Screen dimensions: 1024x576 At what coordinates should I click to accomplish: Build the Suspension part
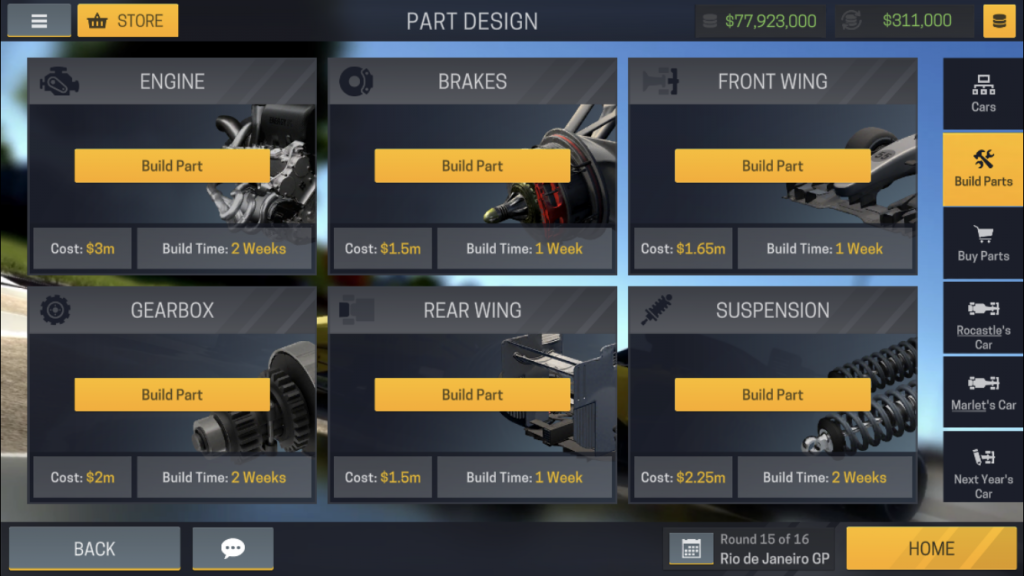(x=772, y=394)
